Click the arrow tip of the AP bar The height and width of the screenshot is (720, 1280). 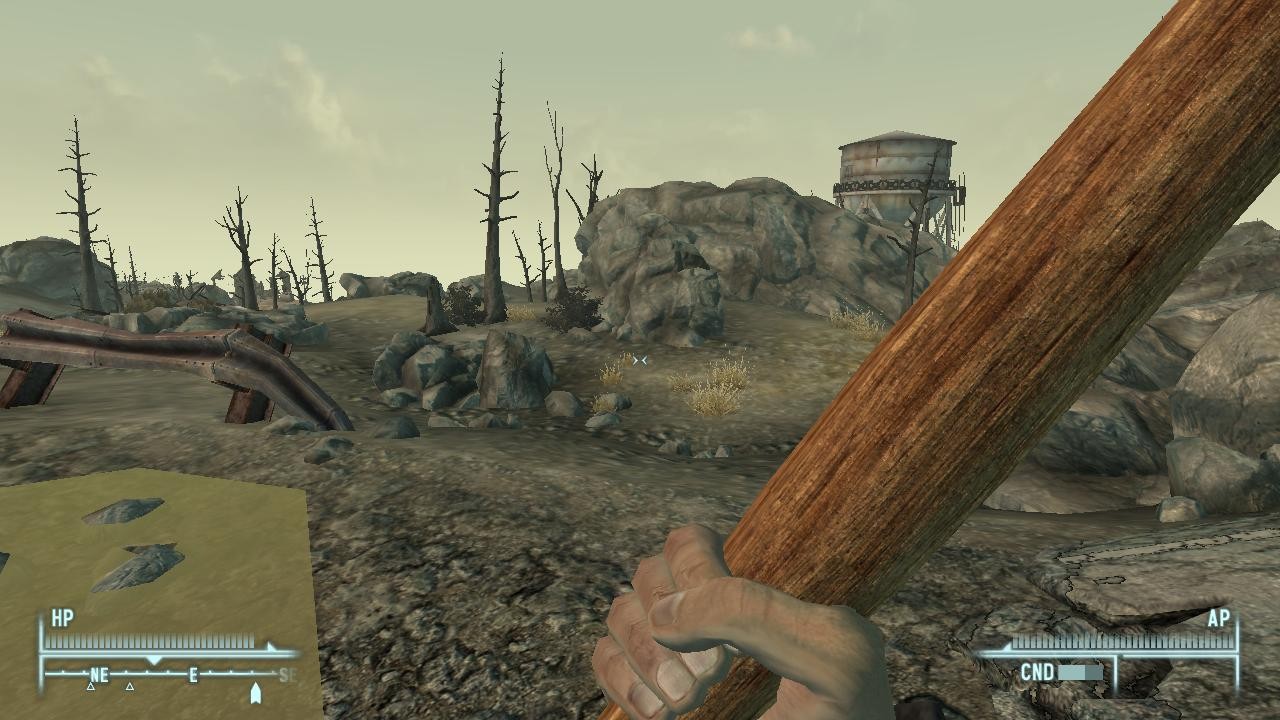click(x=1007, y=647)
